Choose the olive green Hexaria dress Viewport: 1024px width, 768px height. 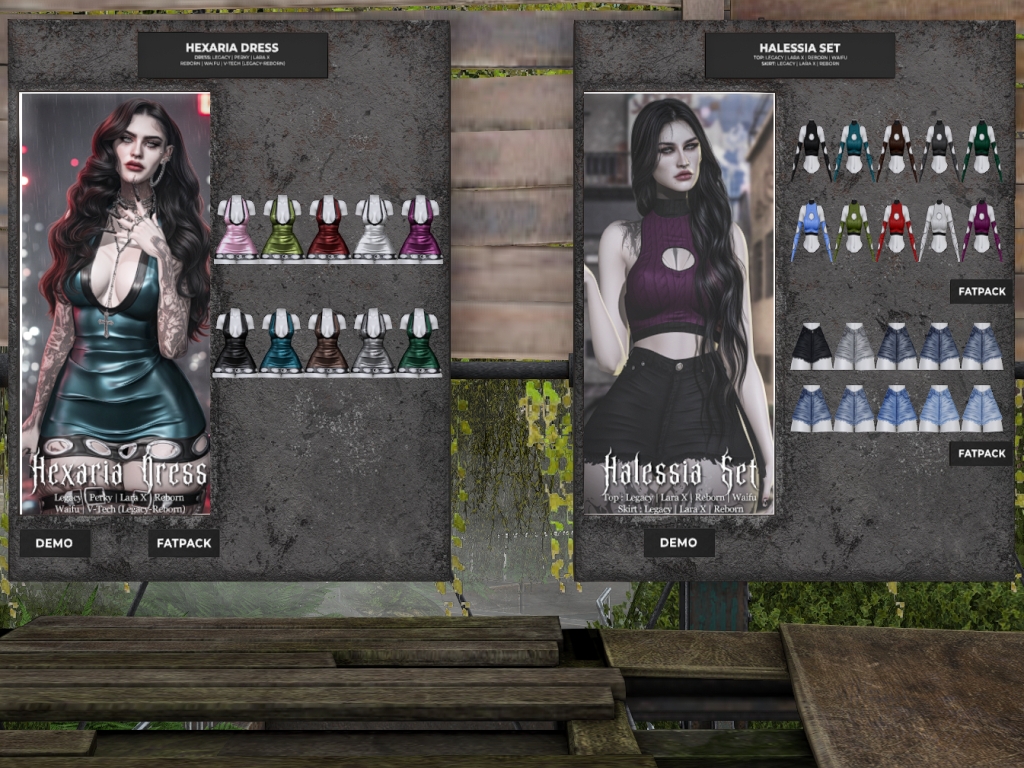pos(282,227)
